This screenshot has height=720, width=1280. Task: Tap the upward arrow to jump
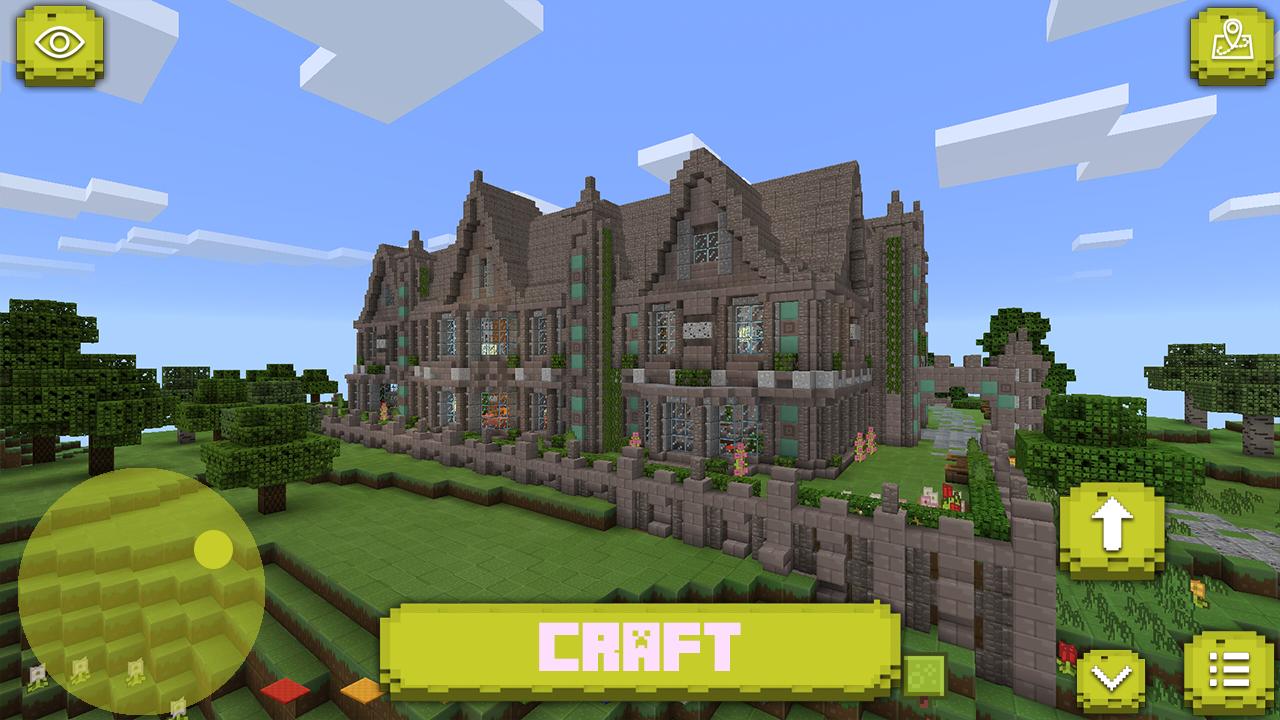(x=1113, y=525)
